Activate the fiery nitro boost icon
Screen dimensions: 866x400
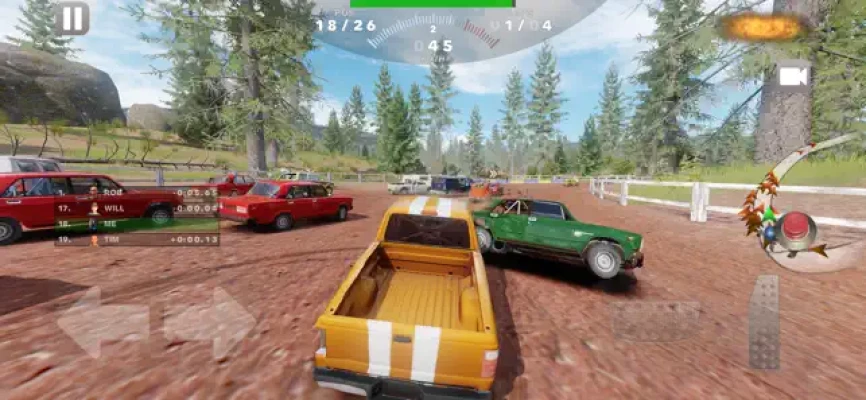(765, 27)
